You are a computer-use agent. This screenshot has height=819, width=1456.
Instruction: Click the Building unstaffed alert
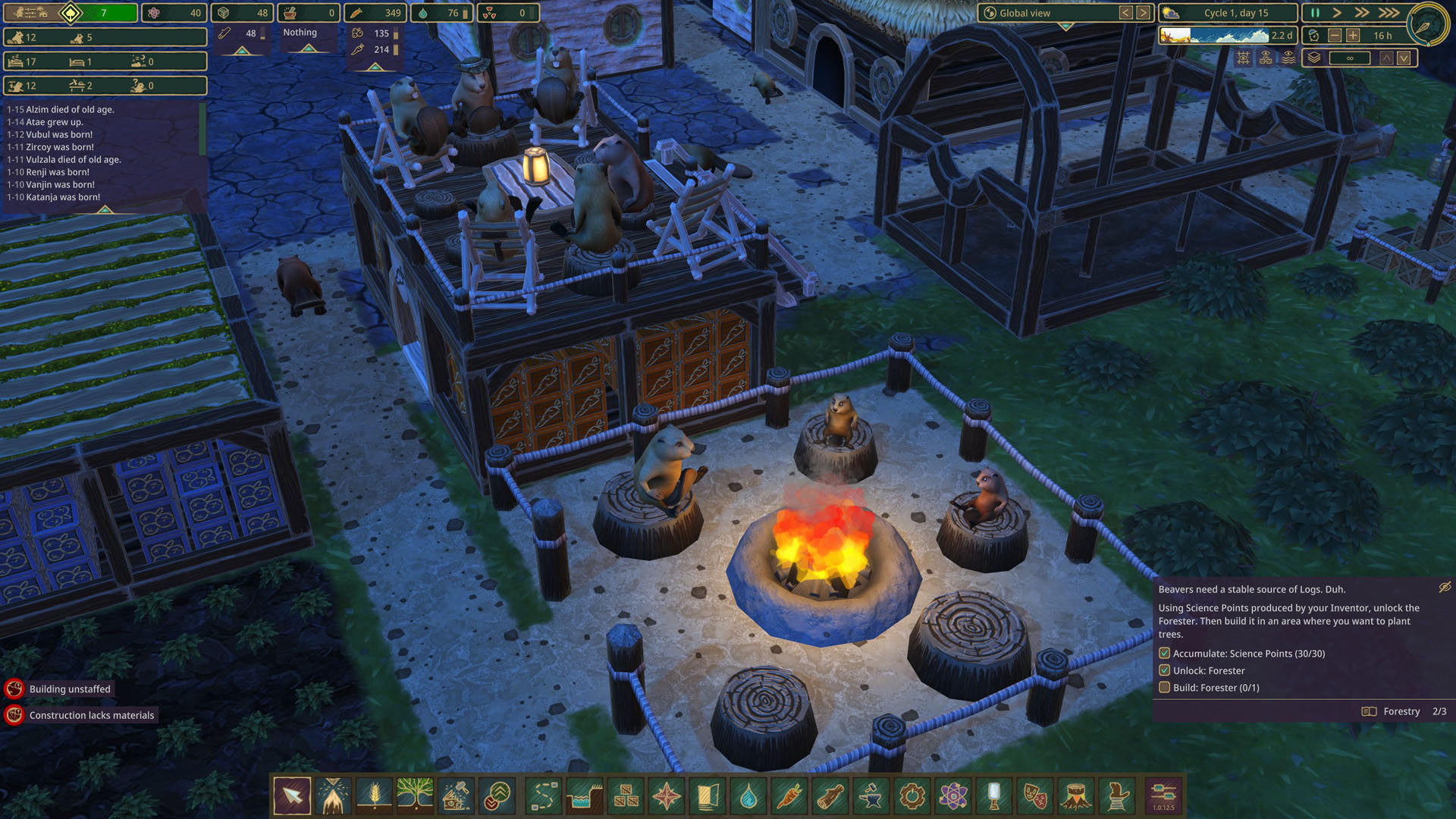70,689
